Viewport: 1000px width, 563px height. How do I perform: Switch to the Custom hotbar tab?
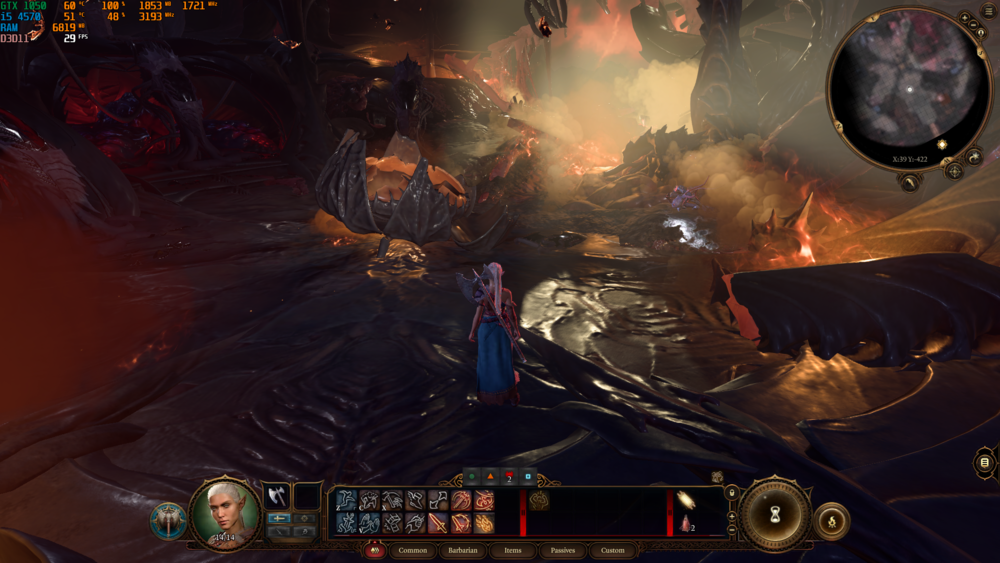point(613,551)
